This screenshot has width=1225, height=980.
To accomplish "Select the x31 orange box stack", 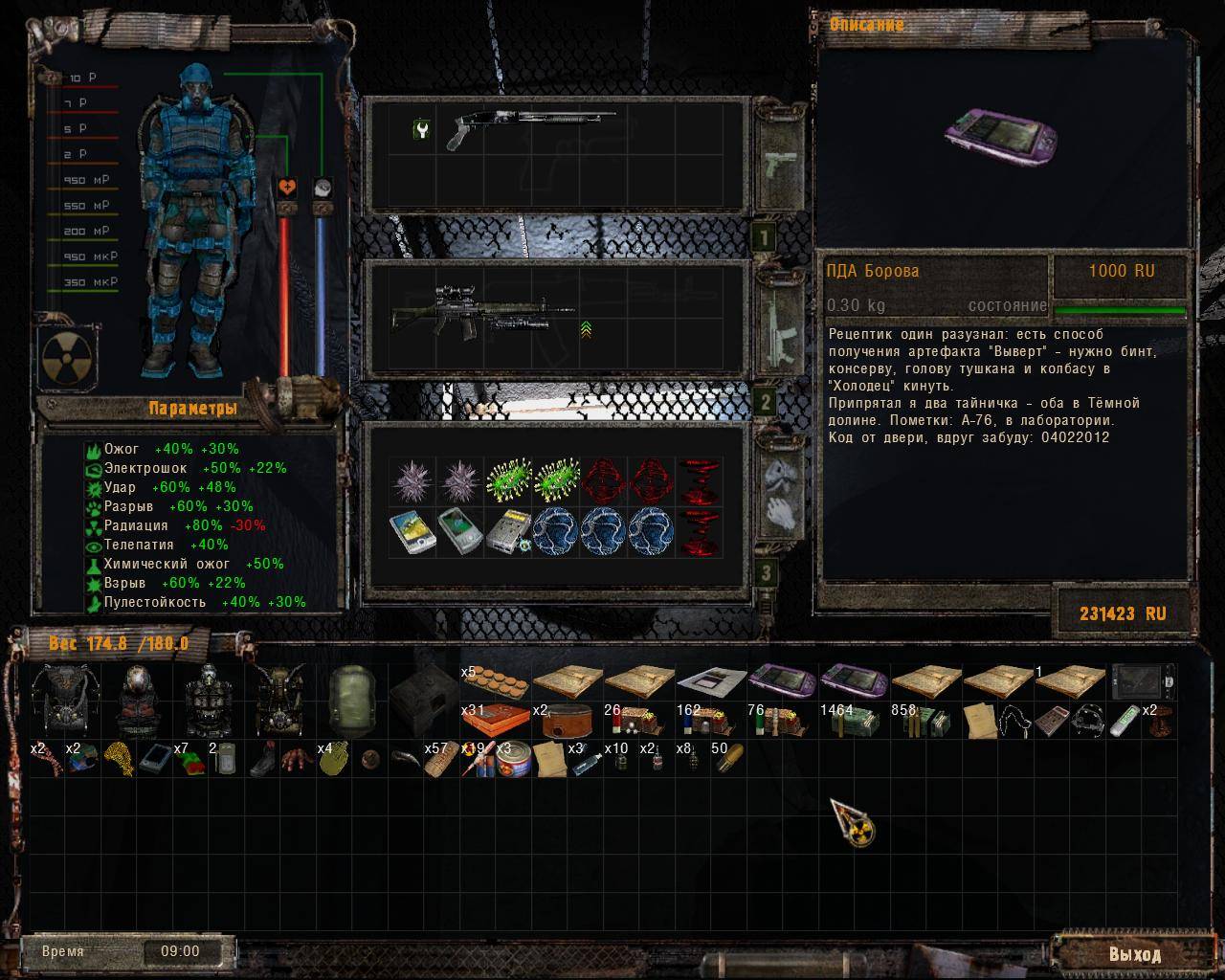I will (x=494, y=721).
